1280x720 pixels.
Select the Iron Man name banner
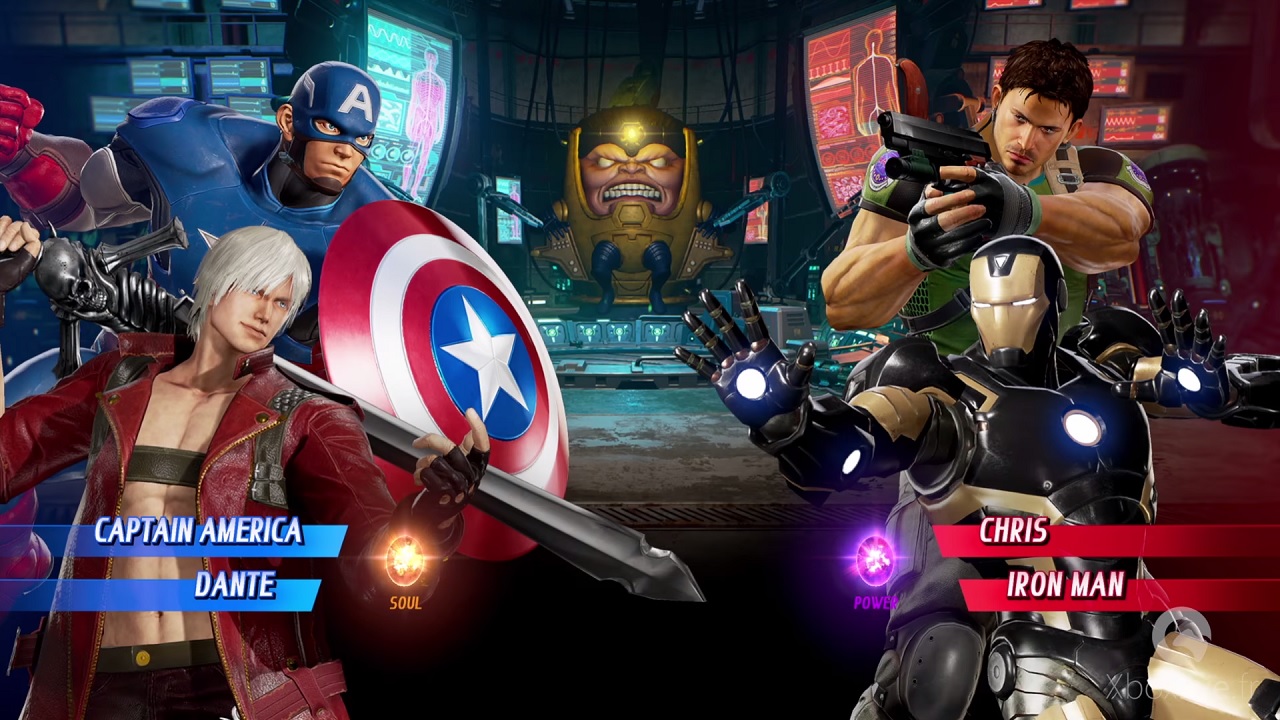pos(1065,586)
